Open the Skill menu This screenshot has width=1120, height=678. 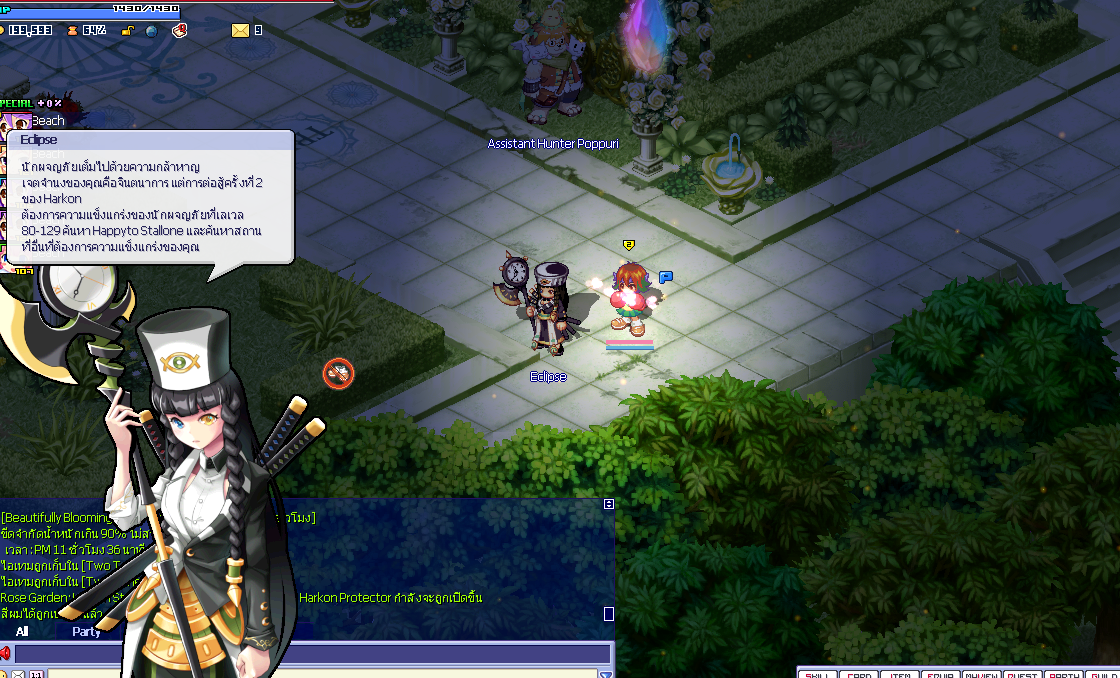[x=818, y=673]
